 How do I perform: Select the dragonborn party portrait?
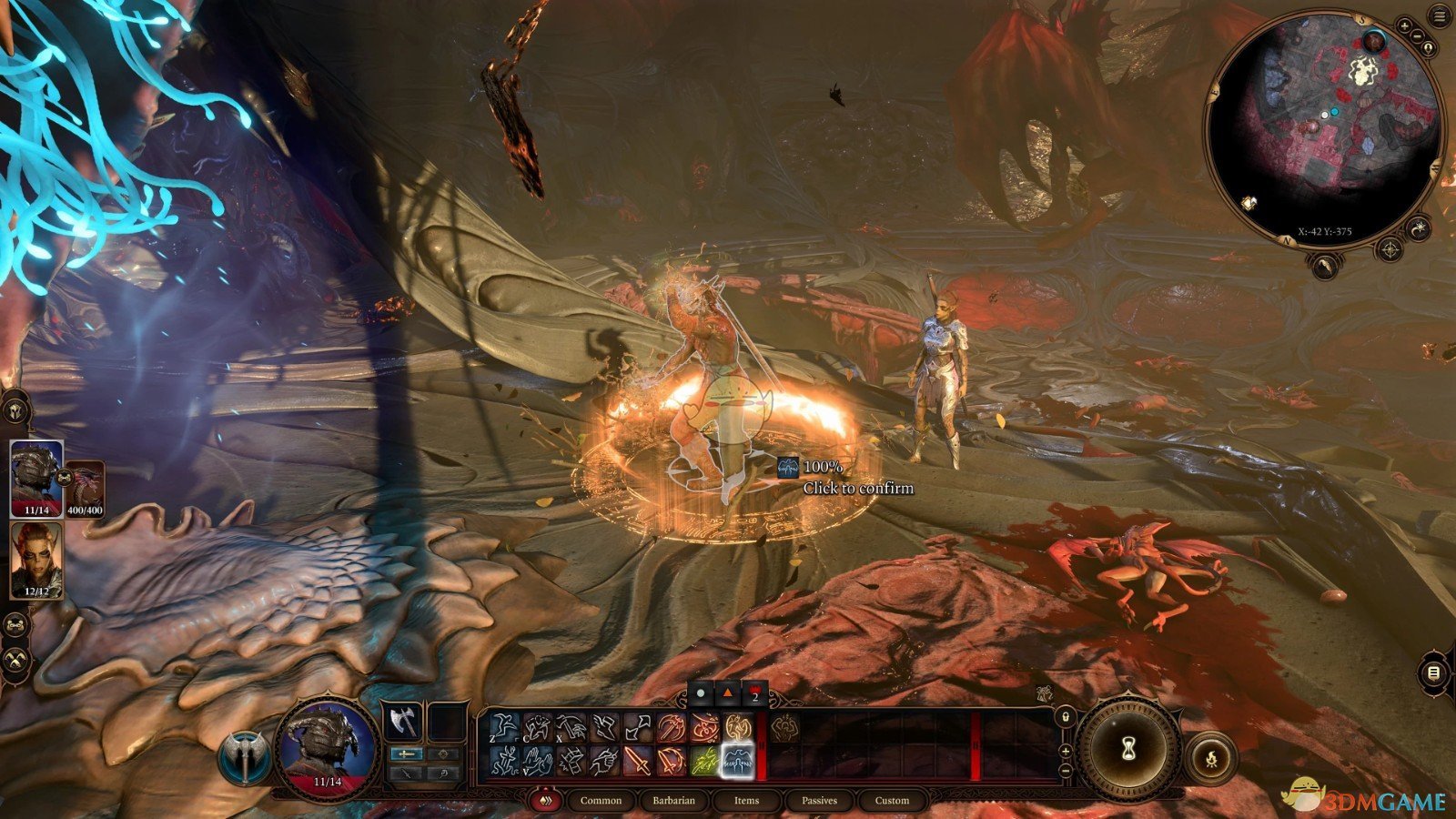point(36,479)
